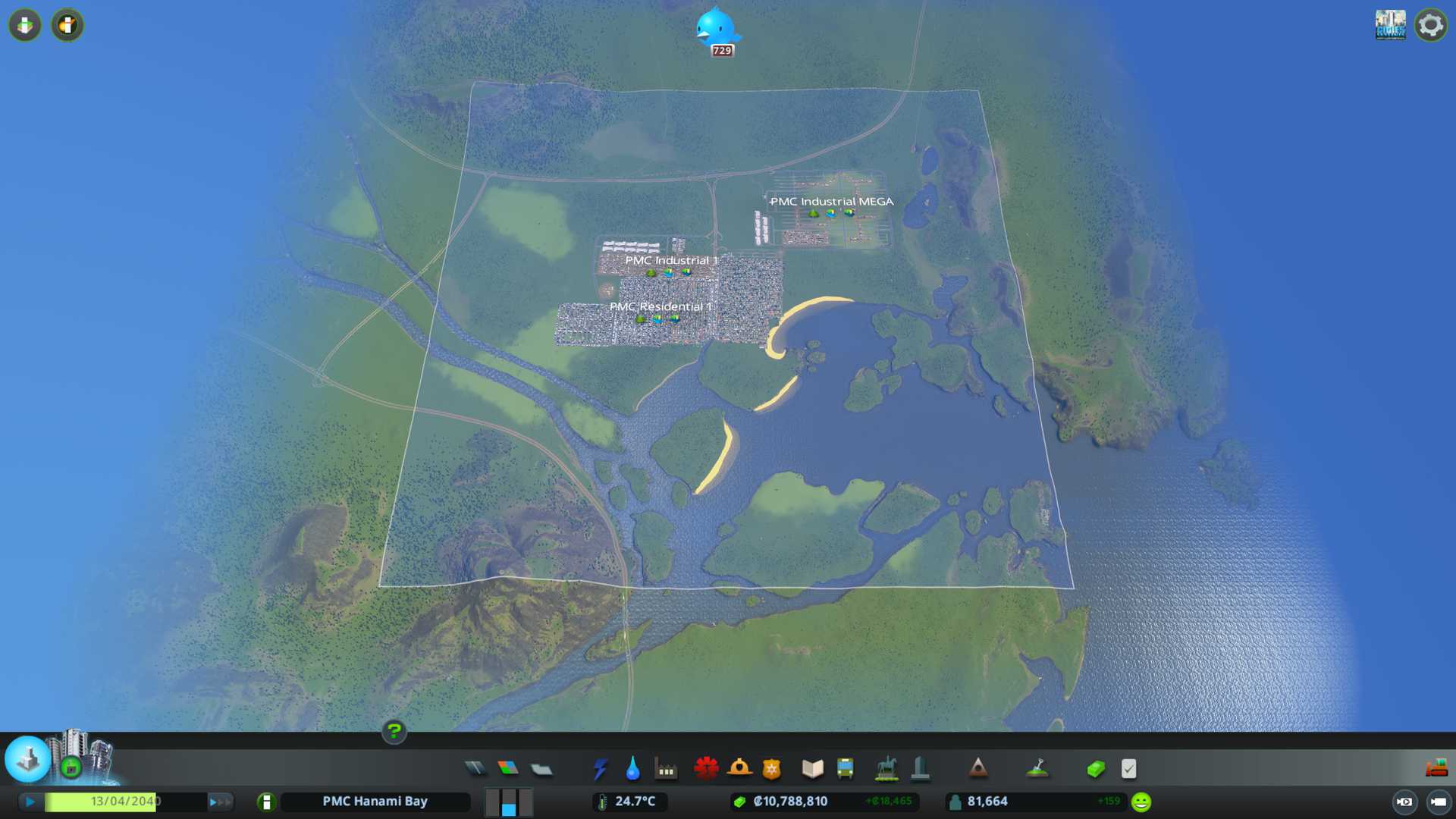Viewport: 1456px width, 819px height.
Task: Open the garbage and industry menu
Action: [666, 769]
